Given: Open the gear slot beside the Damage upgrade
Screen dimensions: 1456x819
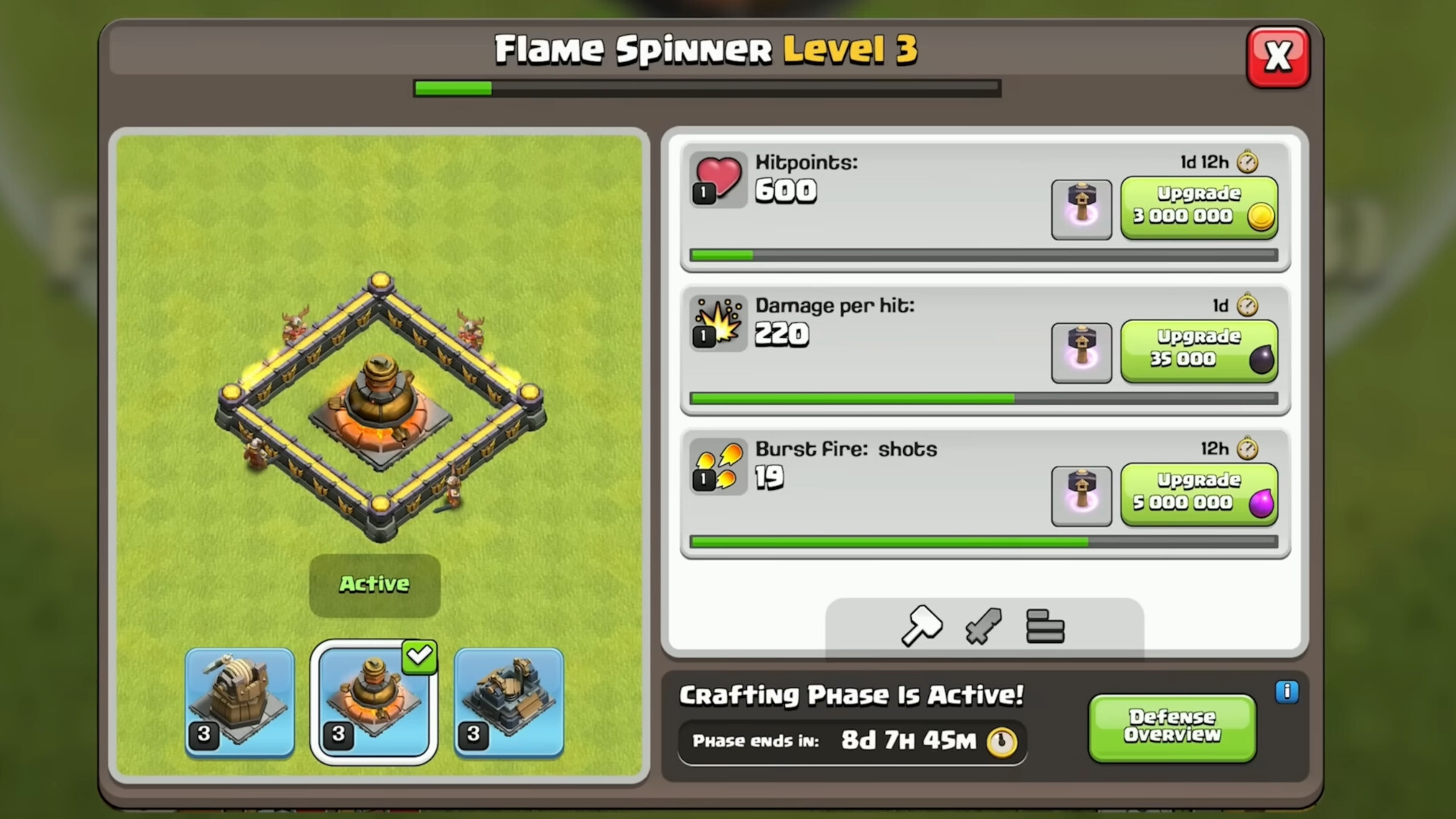Looking at the screenshot, I should 1081,352.
